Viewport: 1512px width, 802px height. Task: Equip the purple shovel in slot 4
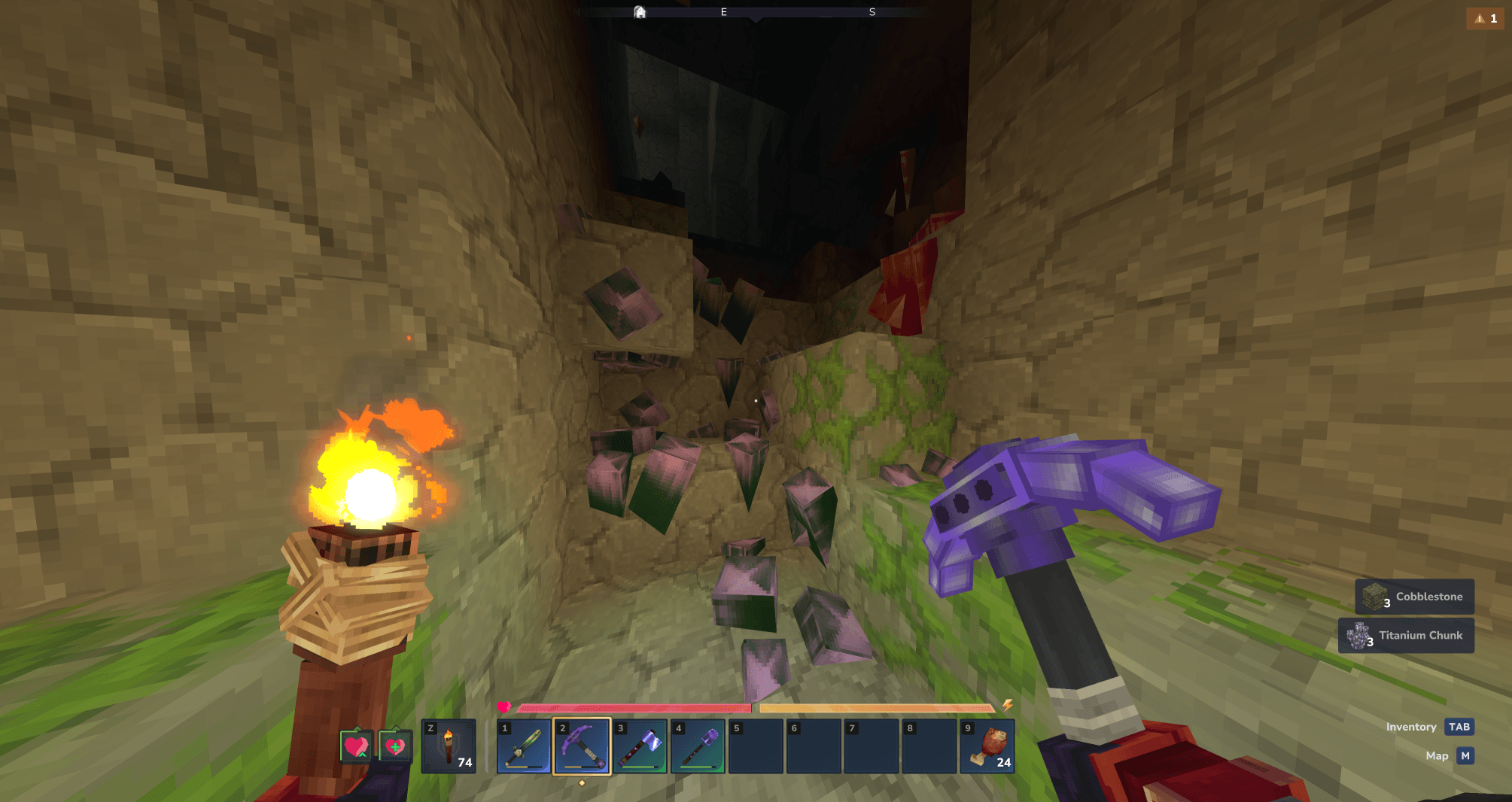698,746
